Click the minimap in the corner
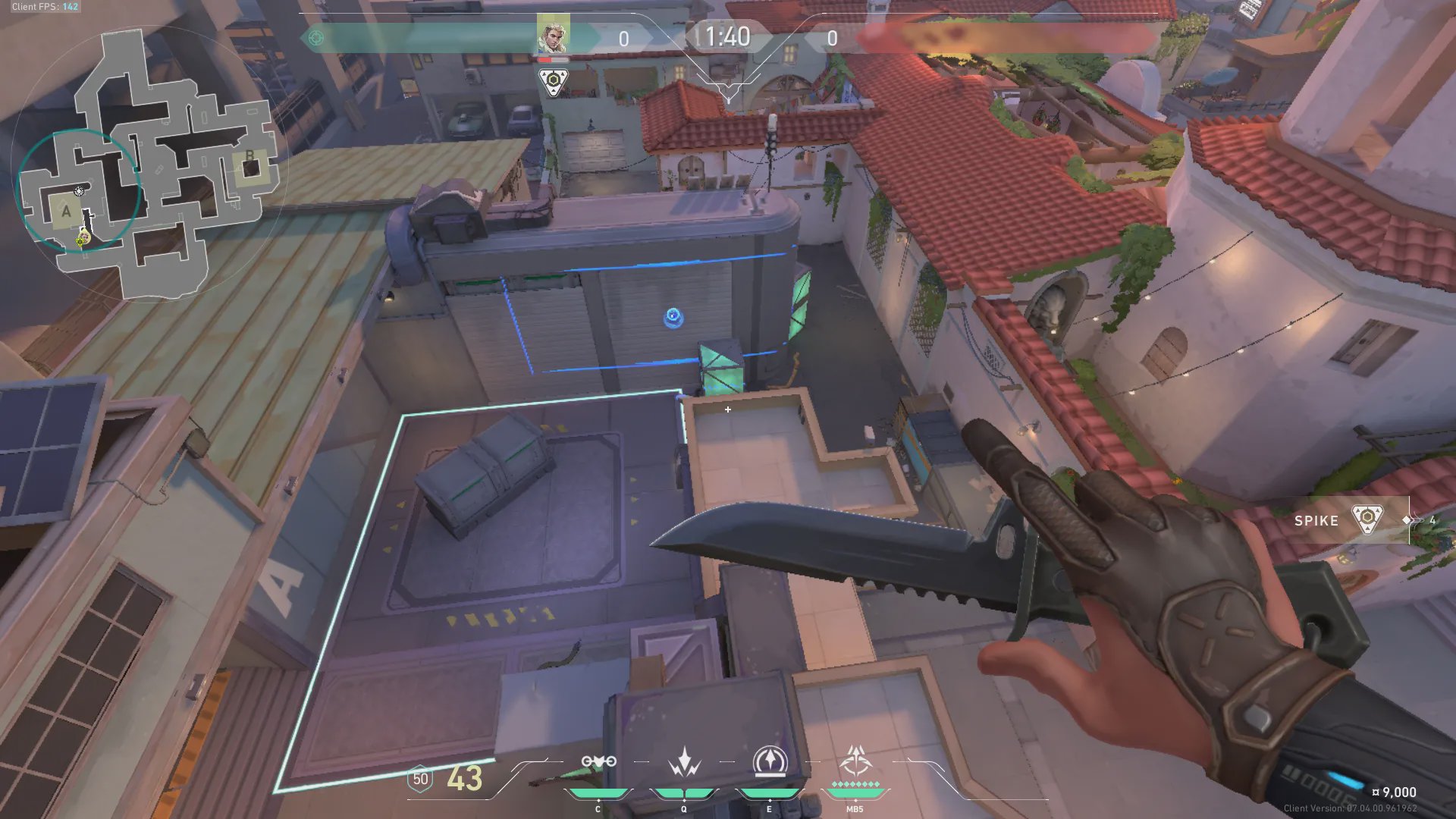 pos(148,163)
